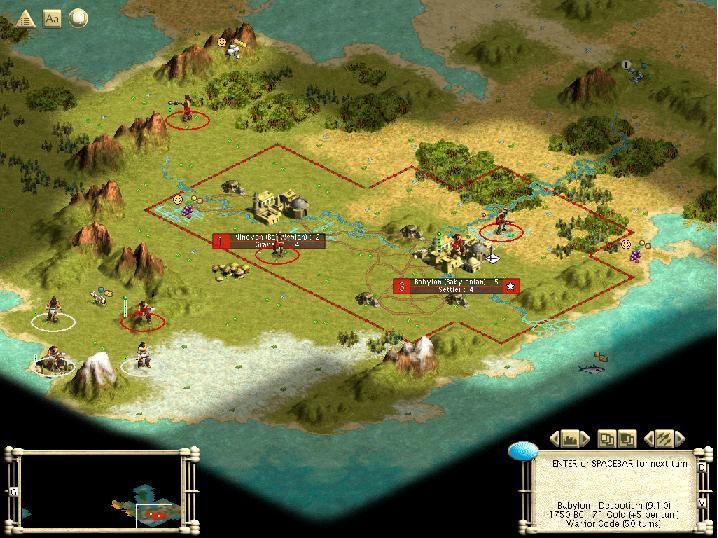Select the unit figures button
This screenshot has height=538, width=718.
click(664, 439)
